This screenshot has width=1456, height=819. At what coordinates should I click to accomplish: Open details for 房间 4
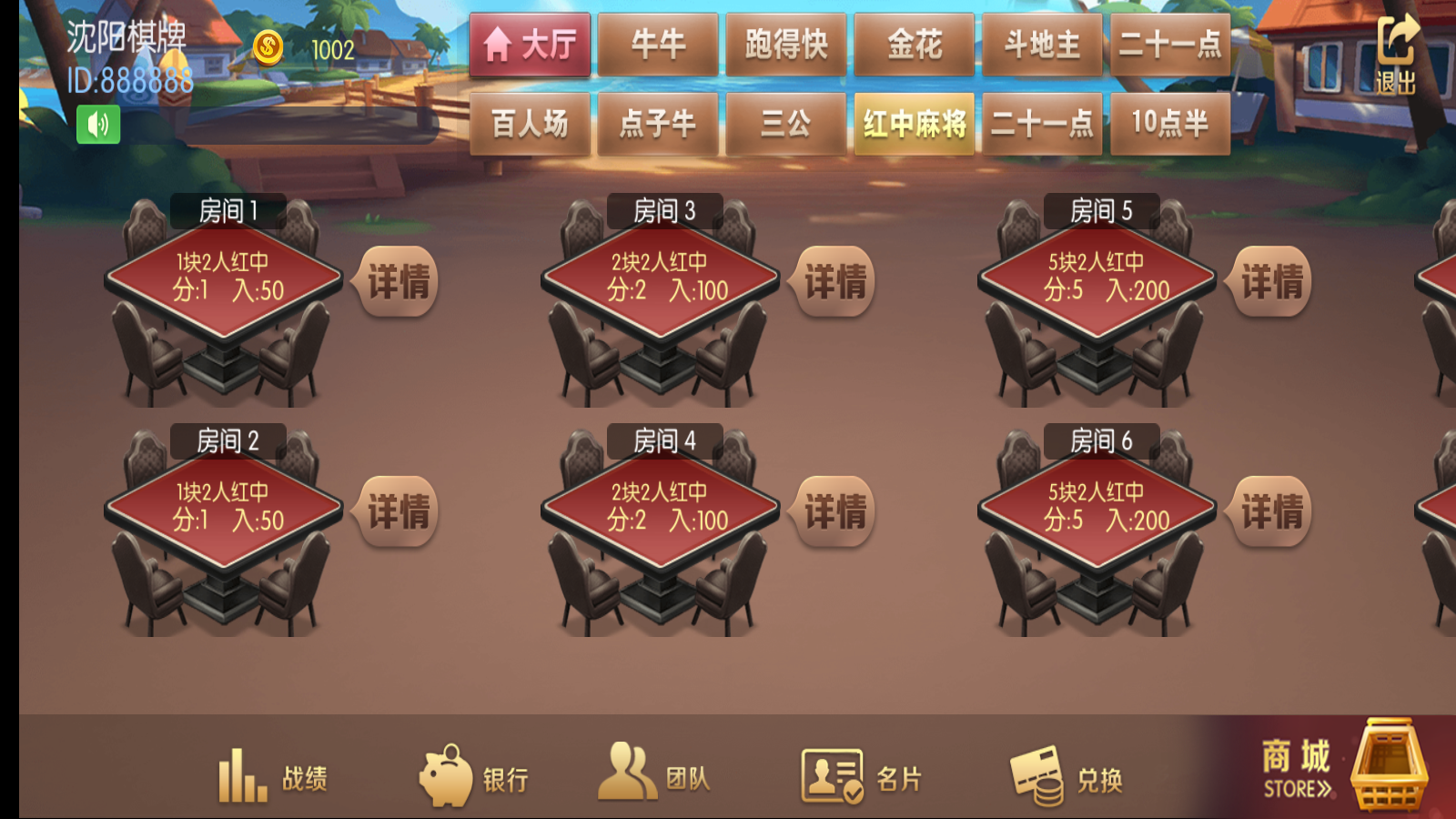pyautogui.click(x=834, y=514)
